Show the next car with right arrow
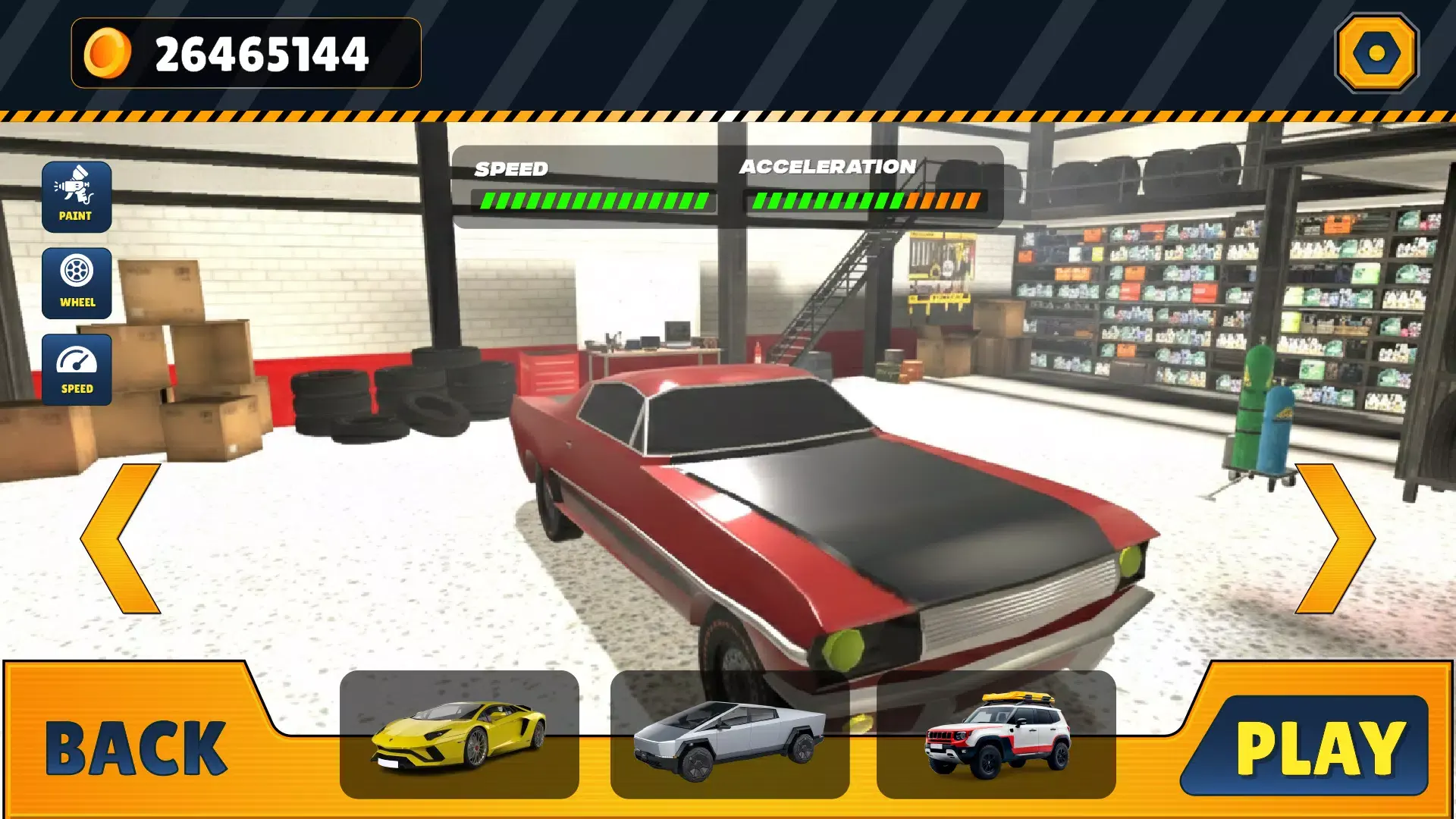 (x=1335, y=538)
